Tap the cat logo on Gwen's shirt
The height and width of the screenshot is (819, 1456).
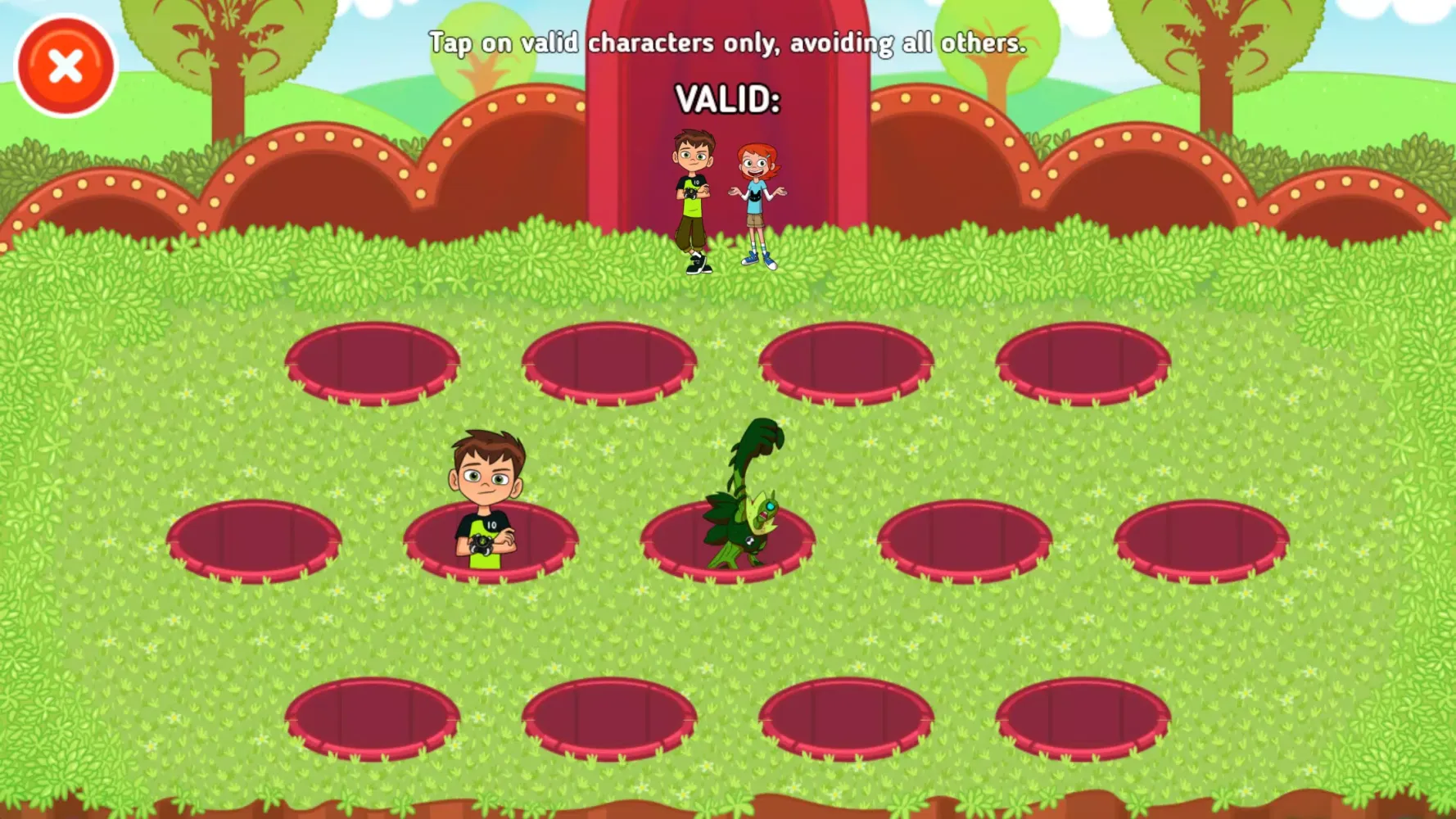pos(754,195)
